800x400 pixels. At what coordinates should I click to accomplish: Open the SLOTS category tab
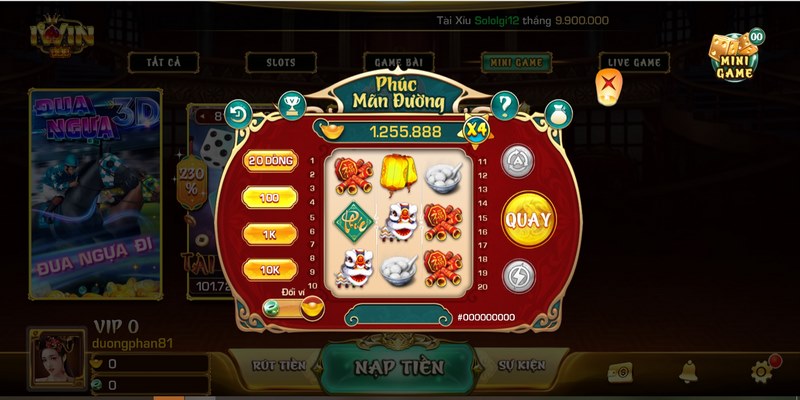click(281, 62)
